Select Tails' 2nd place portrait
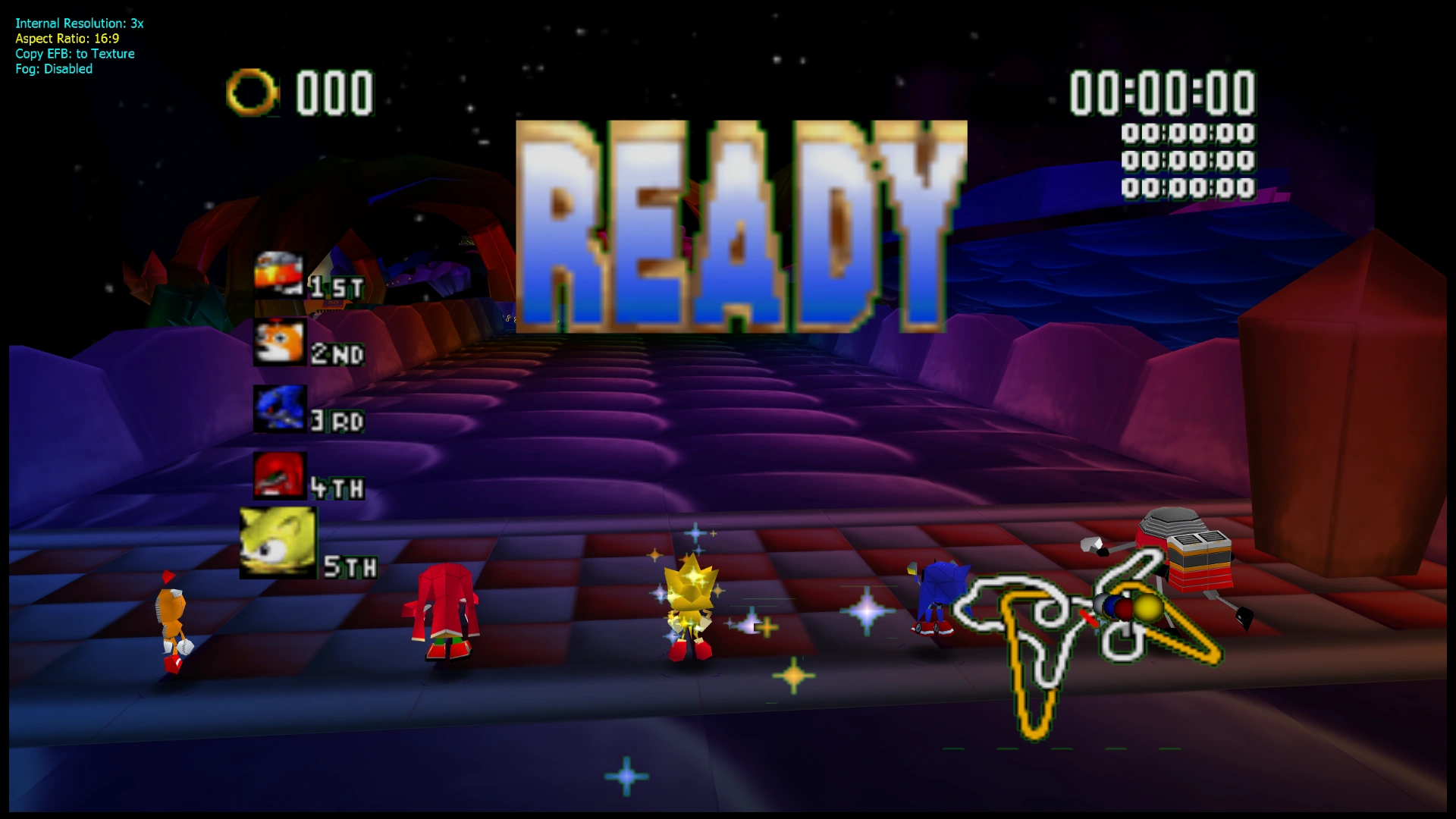Image resolution: width=1456 pixels, height=819 pixels. pyautogui.click(x=279, y=342)
